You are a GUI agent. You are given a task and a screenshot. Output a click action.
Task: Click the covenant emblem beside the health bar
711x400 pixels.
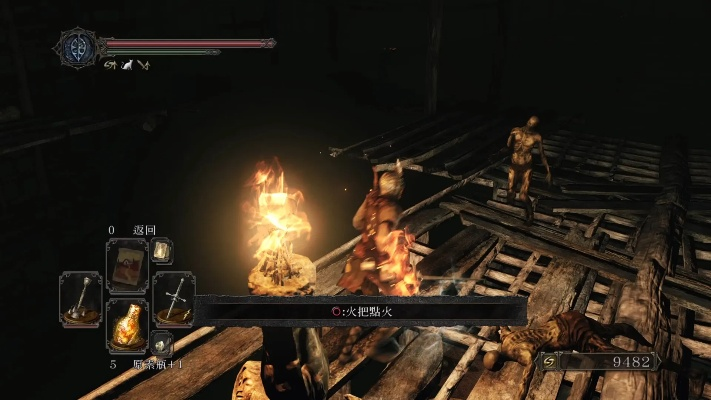pyautogui.click(x=77, y=47)
